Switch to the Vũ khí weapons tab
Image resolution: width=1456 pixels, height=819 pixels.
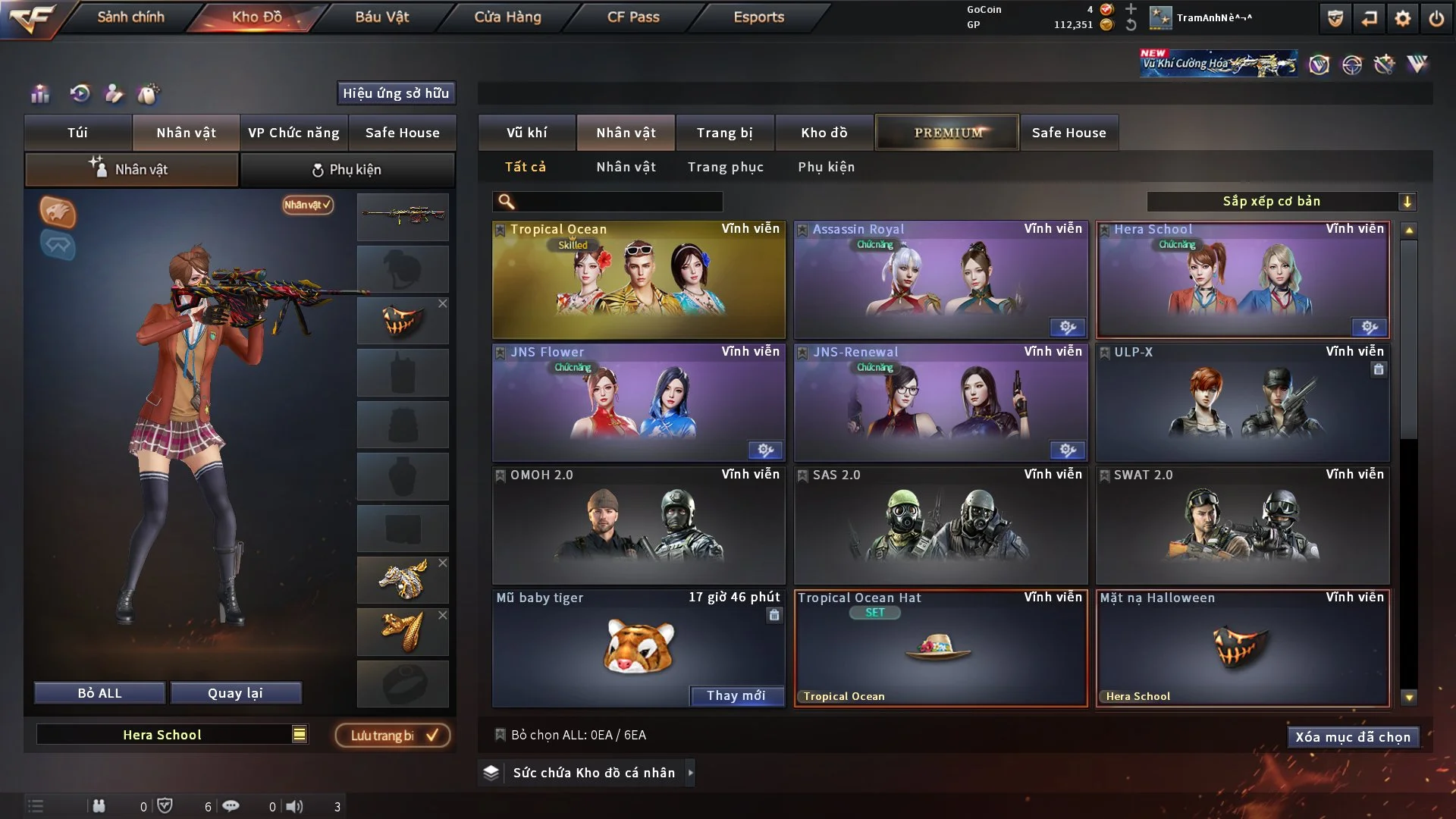coord(526,133)
